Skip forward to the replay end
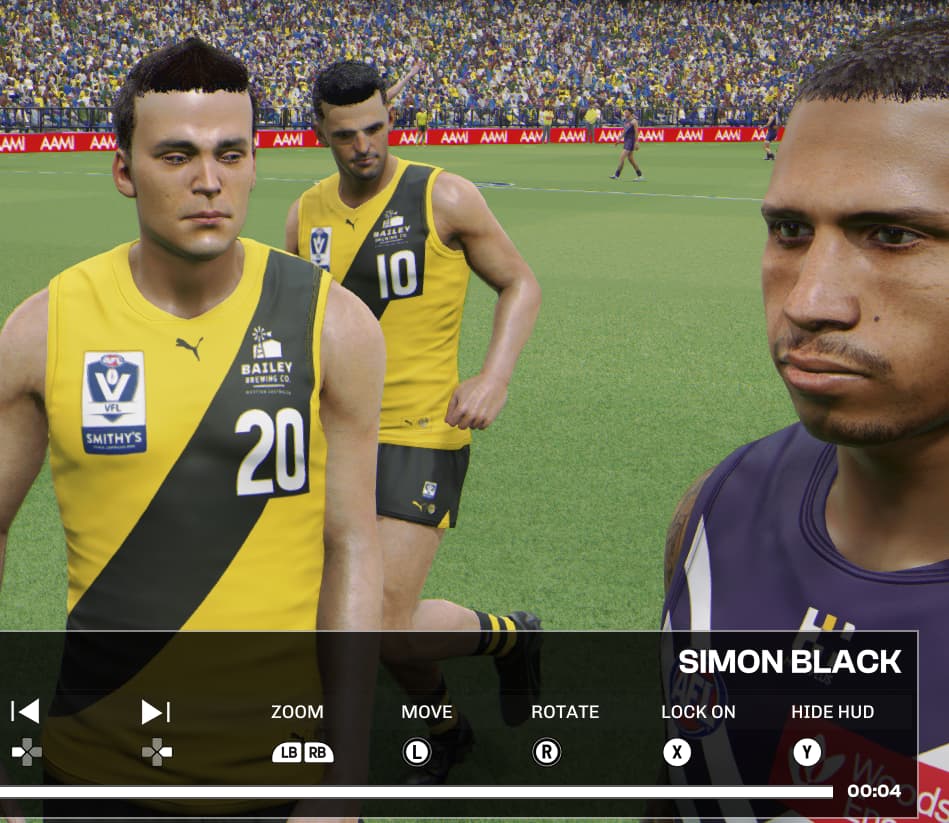 pyautogui.click(x=155, y=711)
